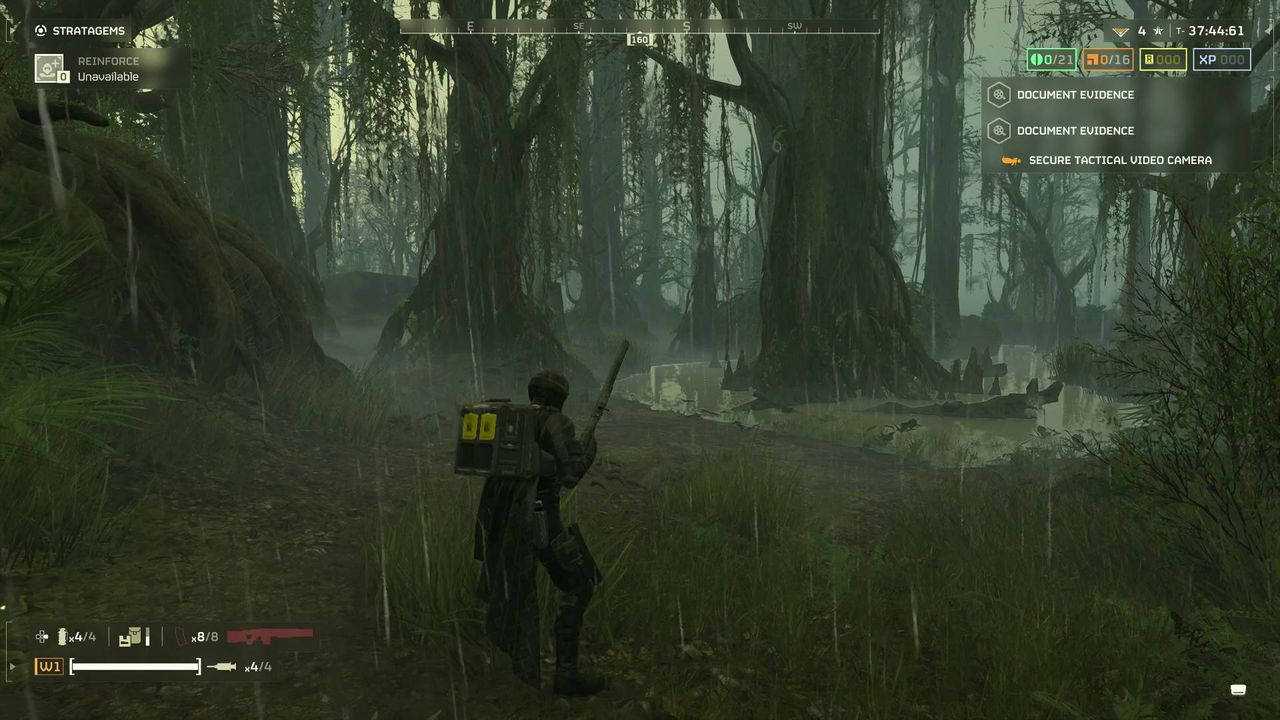This screenshot has height=720, width=1280.
Task: Click the supply pack icon in the loadout bar
Action: tap(134, 636)
